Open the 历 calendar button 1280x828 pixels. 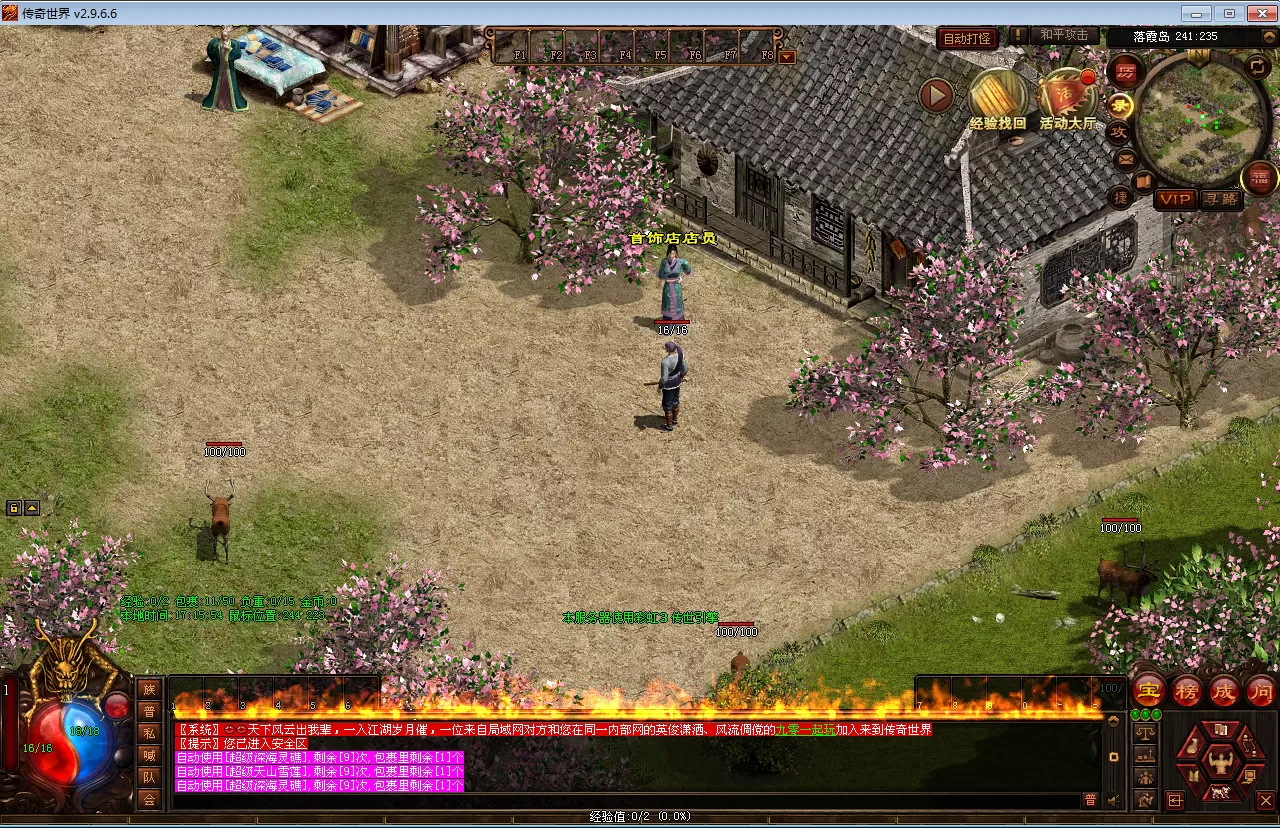coord(1125,72)
